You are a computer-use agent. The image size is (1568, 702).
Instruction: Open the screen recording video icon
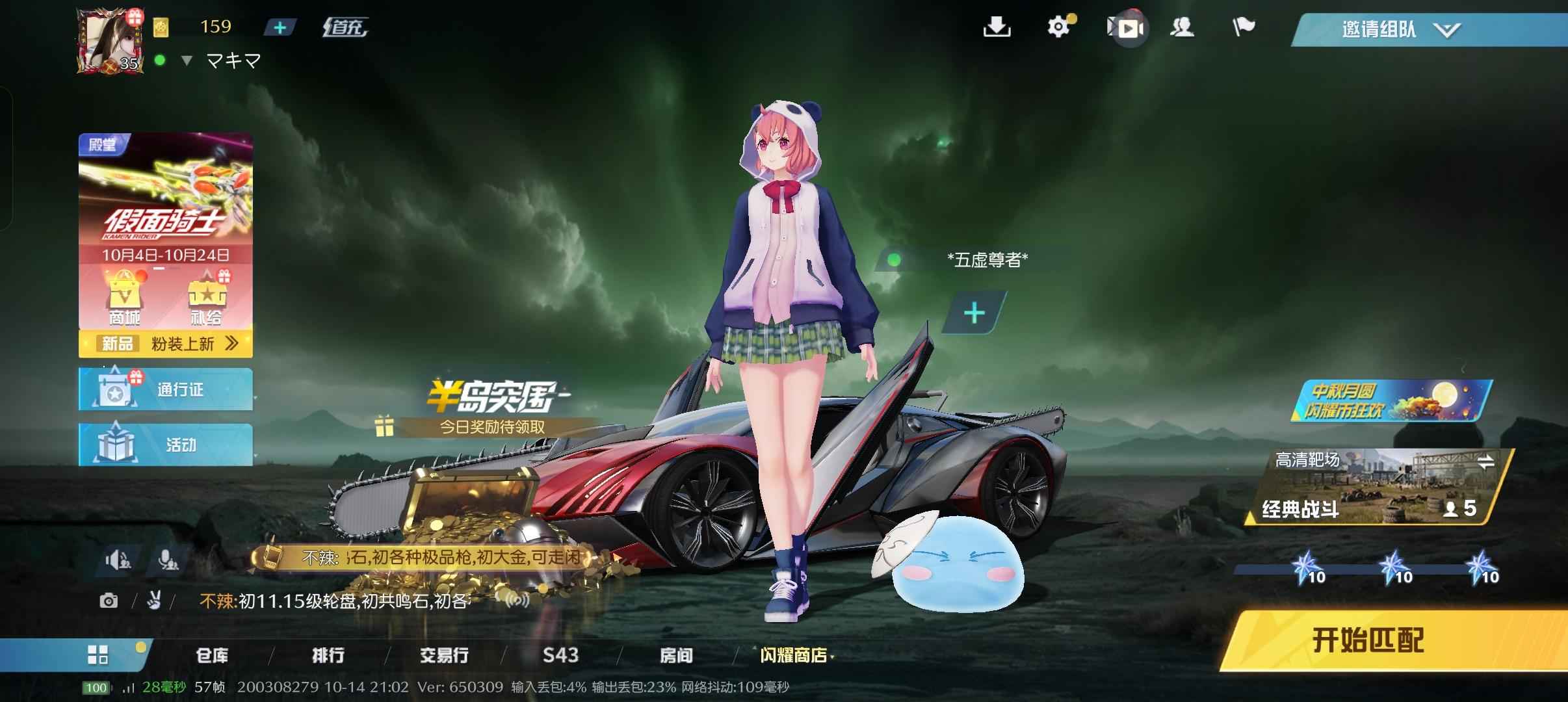pyautogui.click(x=1127, y=27)
